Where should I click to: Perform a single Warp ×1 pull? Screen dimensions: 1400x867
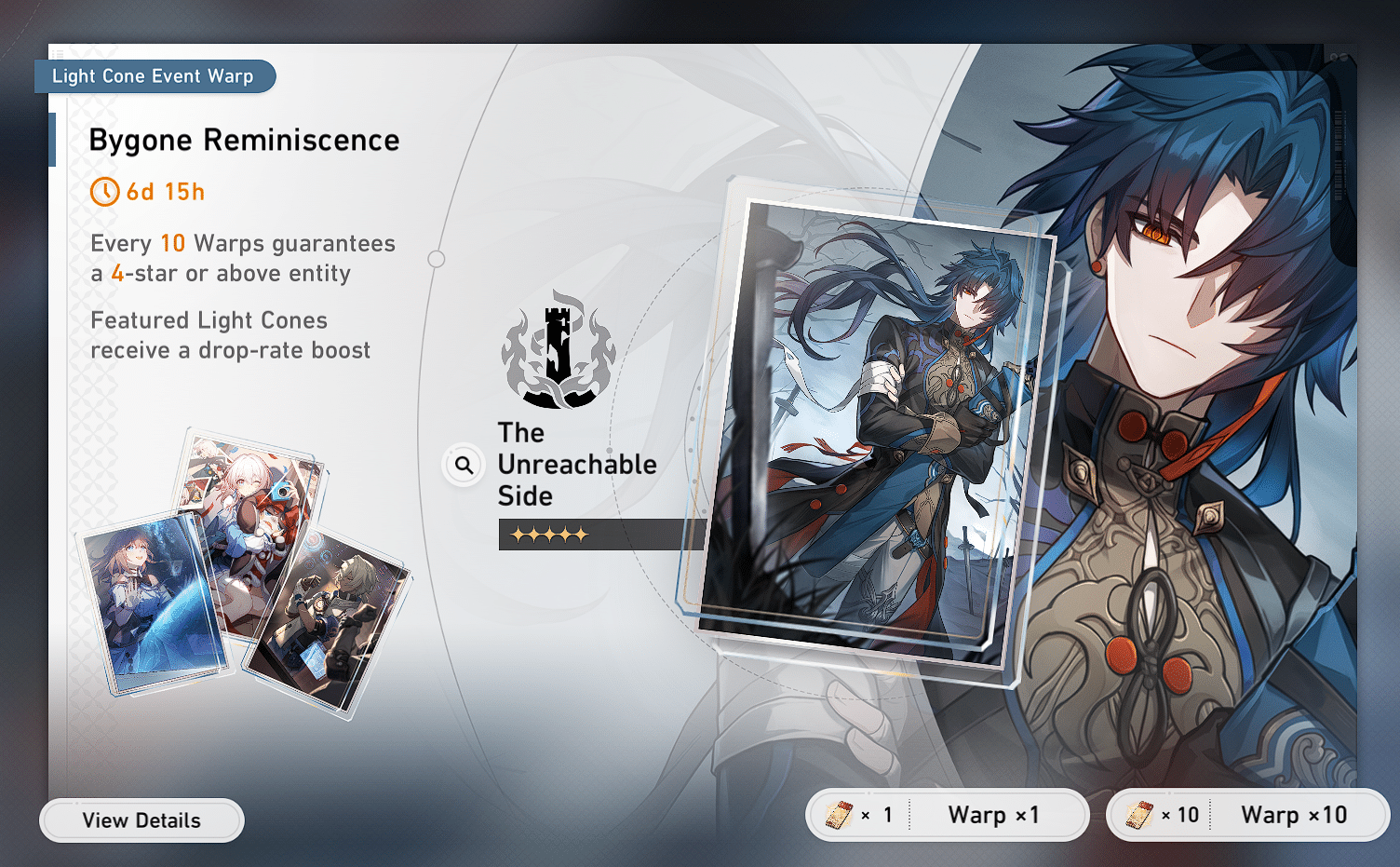992,814
